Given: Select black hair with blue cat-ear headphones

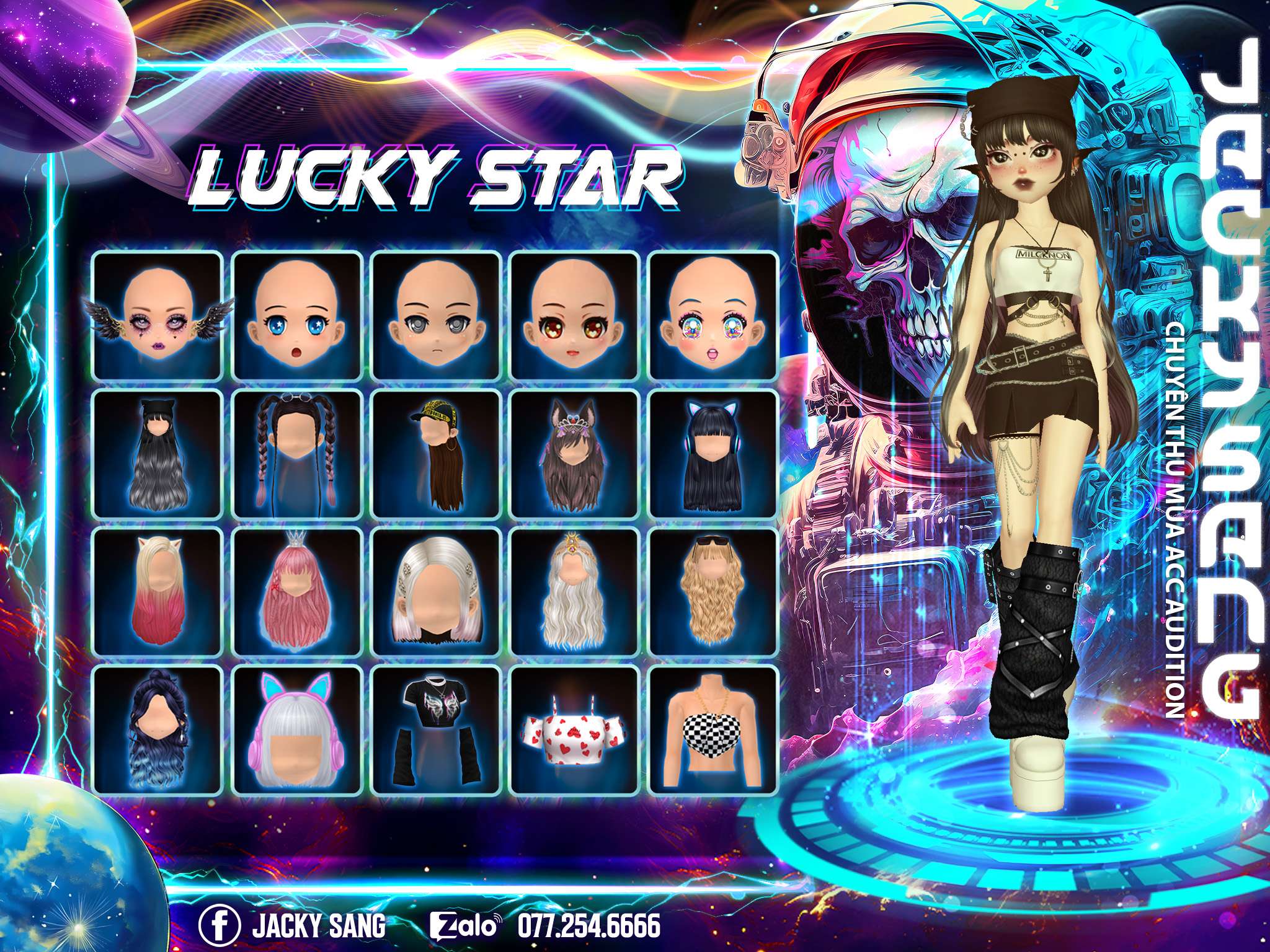Looking at the screenshot, I should [714, 454].
